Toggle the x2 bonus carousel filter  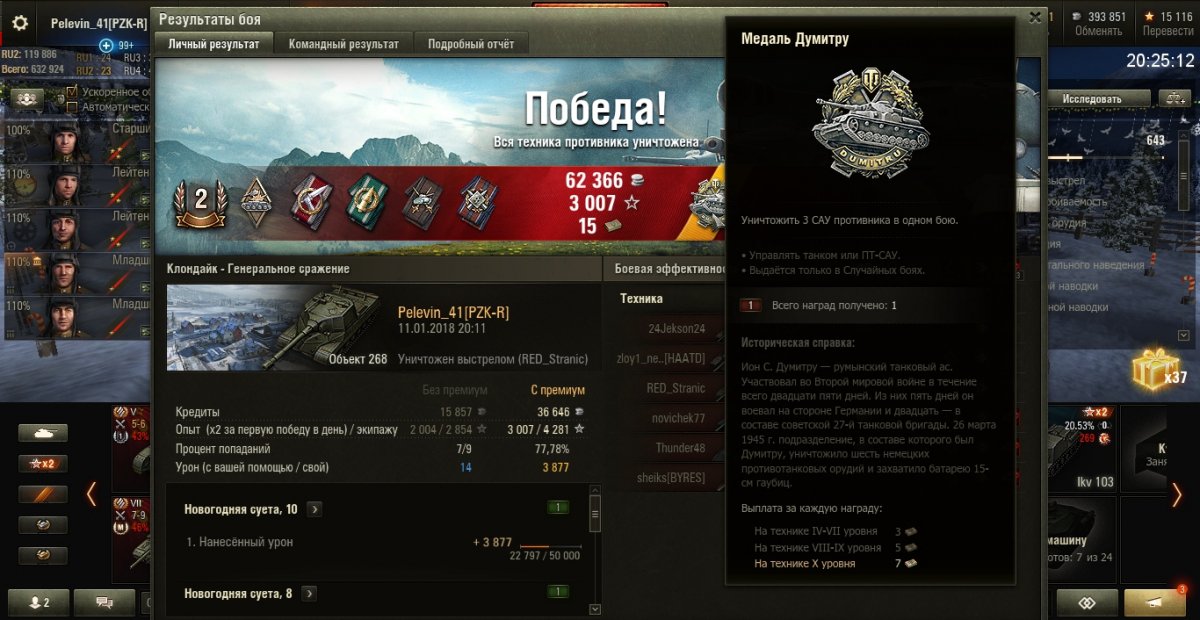[x=43, y=464]
